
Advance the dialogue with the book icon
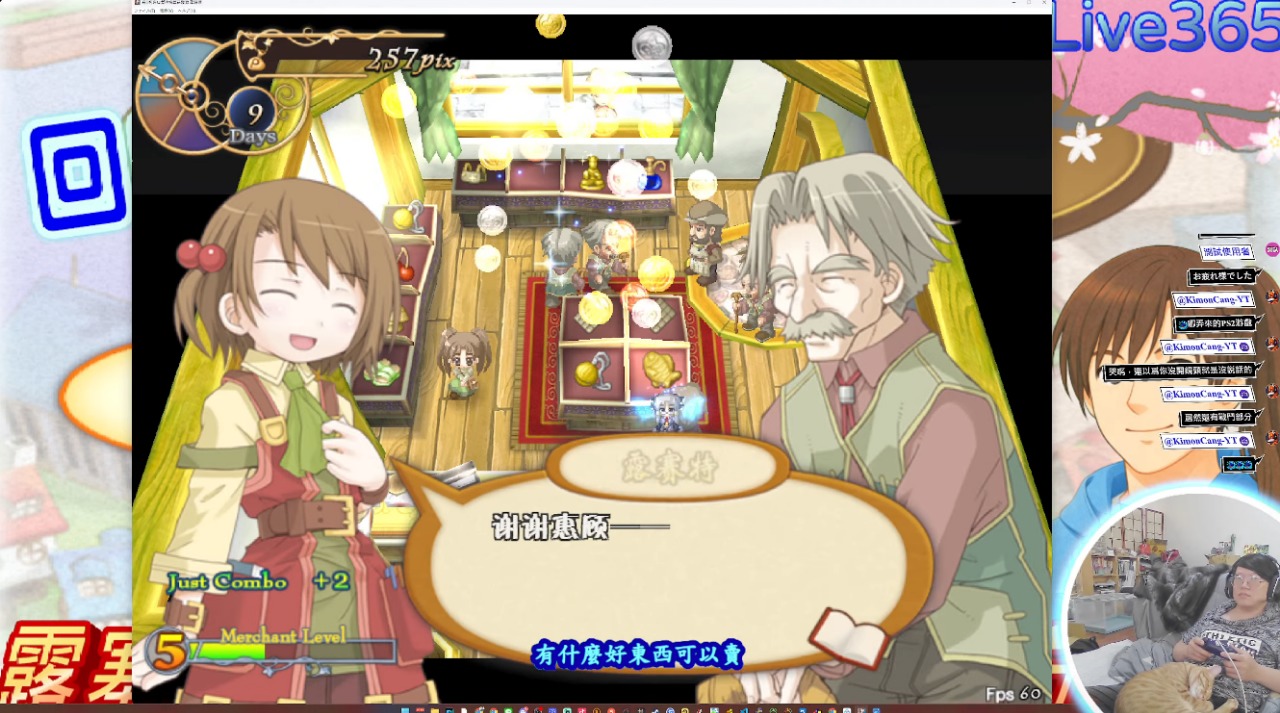pos(847,637)
